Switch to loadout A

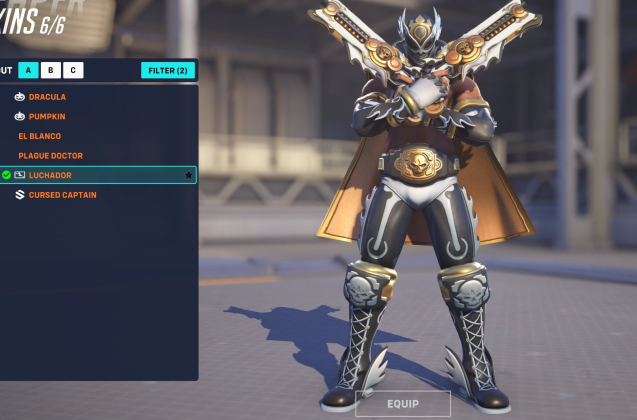point(29,70)
